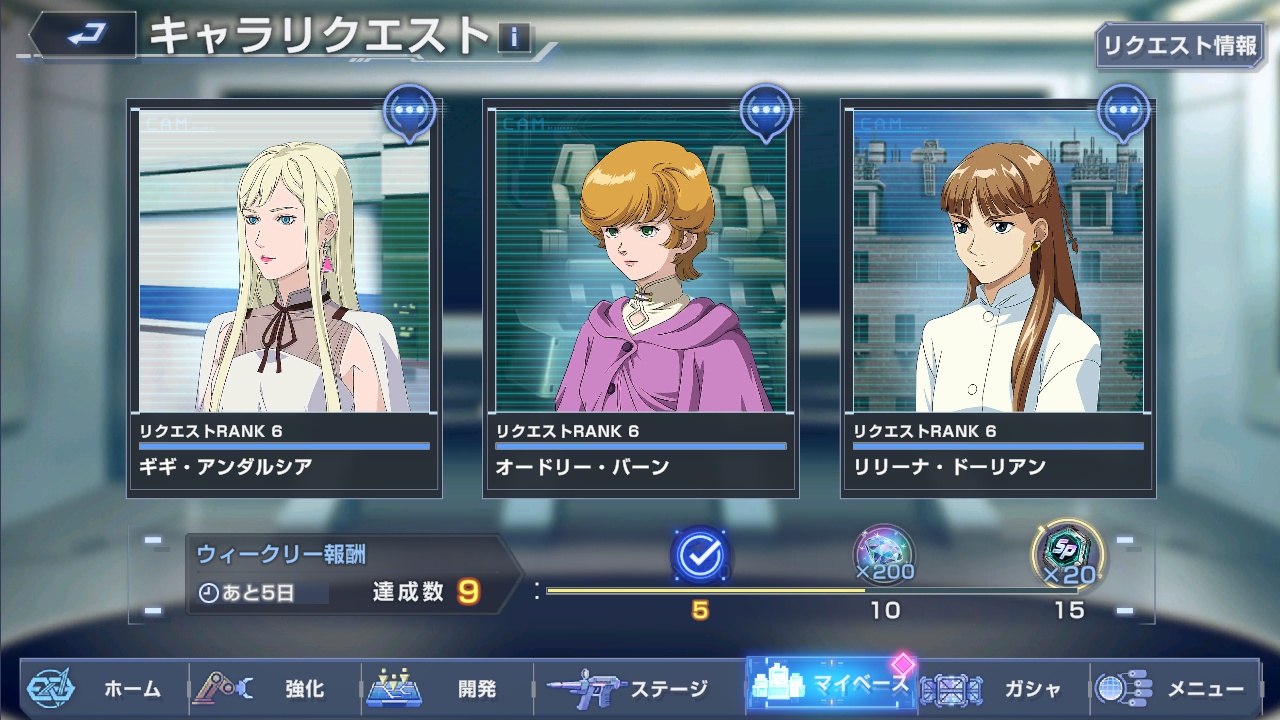Open リクエスト情報 button
1280x720 pixels.
pyautogui.click(x=1179, y=45)
